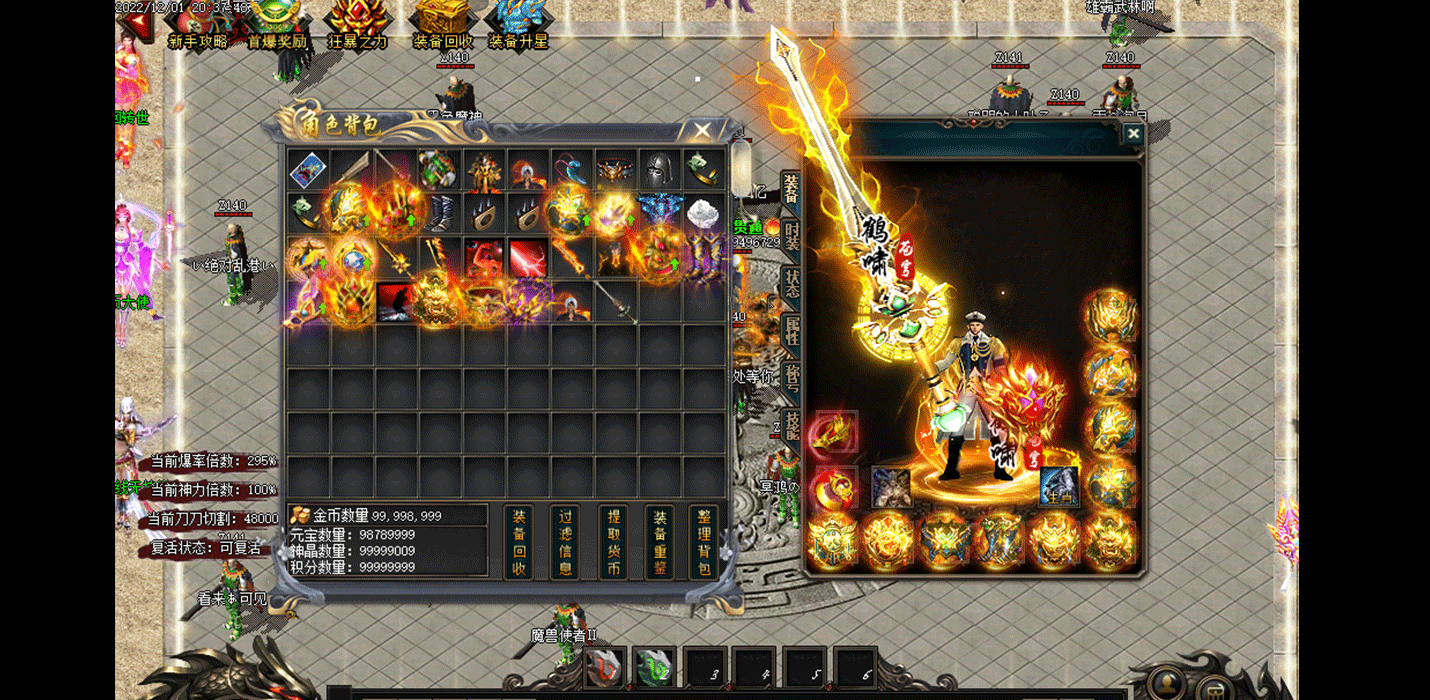Click the 装备回收 button in the bag
The image size is (1430, 700).
pos(519,542)
